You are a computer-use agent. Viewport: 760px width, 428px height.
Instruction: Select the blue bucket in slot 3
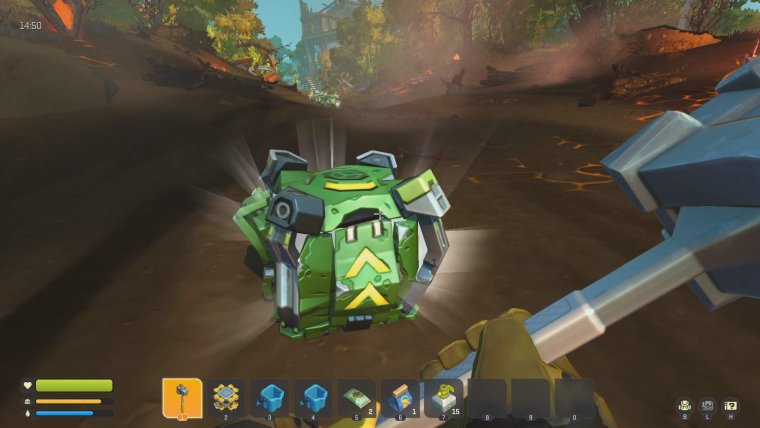[270, 398]
